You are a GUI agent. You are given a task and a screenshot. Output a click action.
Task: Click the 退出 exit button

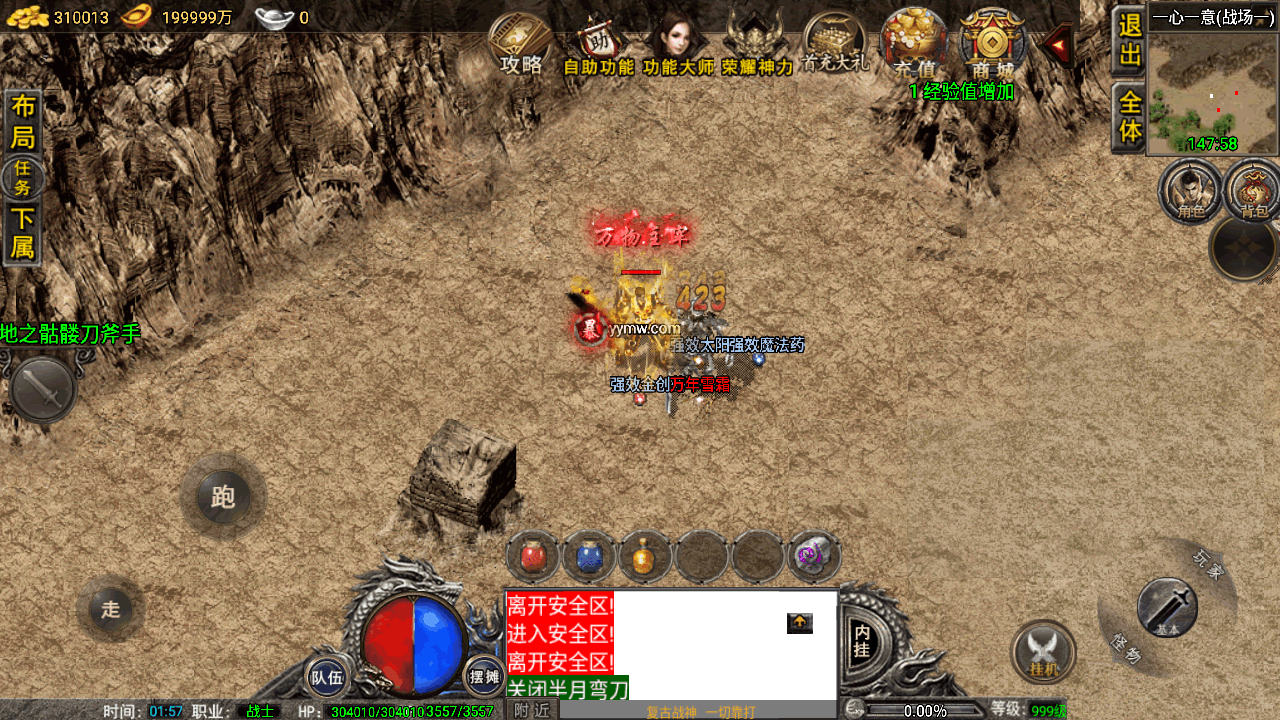1130,41
